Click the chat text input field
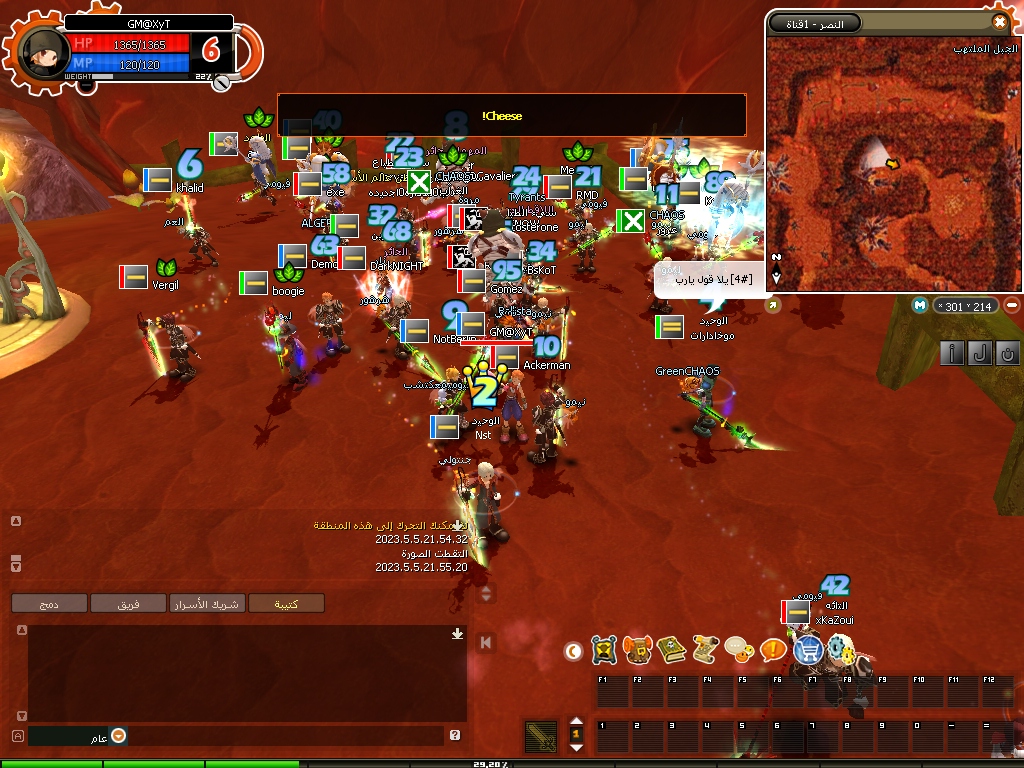Image resolution: width=1024 pixels, height=768 pixels. pyautogui.click(x=280, y=736)
